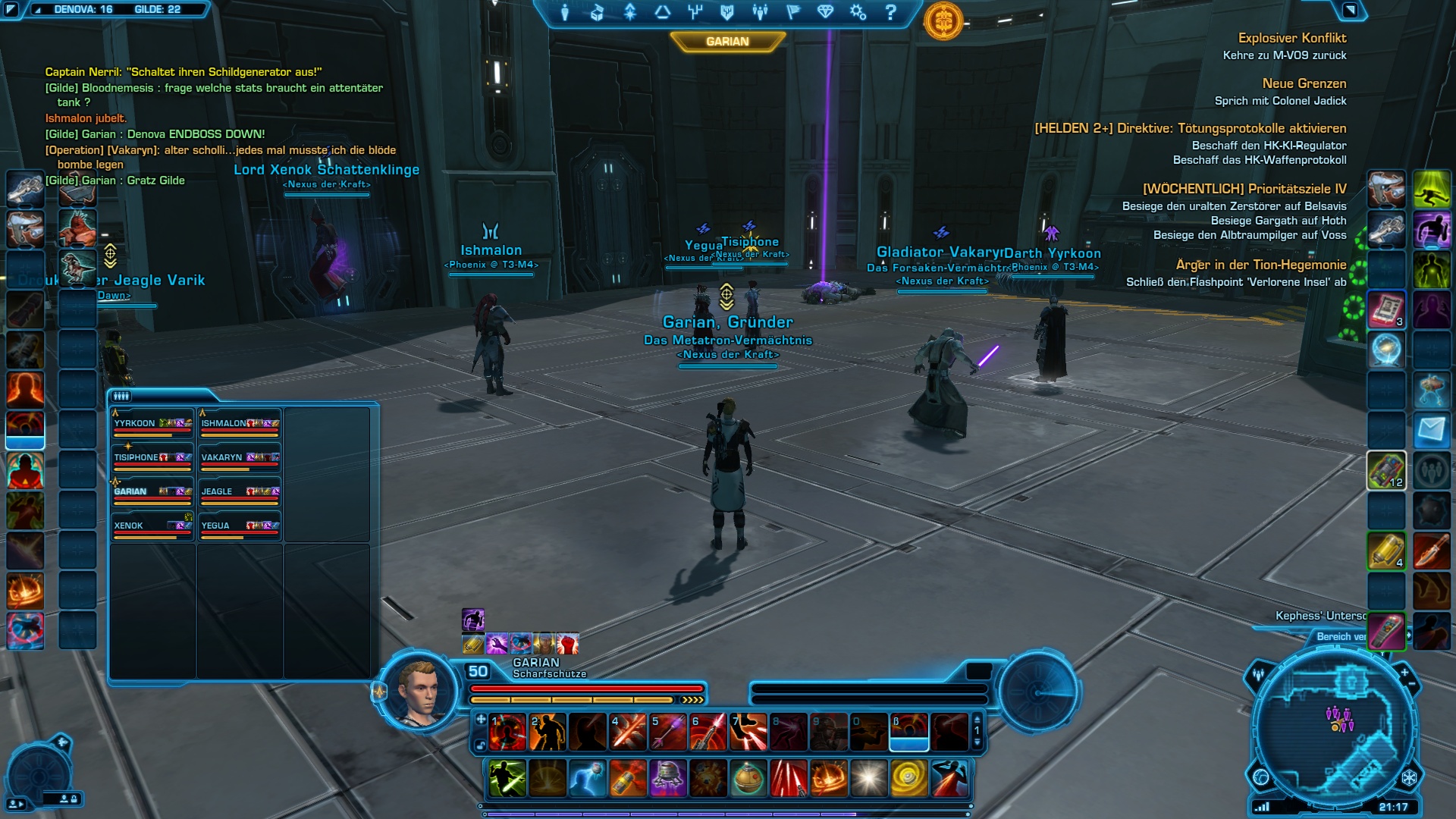1456x819 pixels.
Task: Activate the purple probe droid ability
Action: (668, 779)
